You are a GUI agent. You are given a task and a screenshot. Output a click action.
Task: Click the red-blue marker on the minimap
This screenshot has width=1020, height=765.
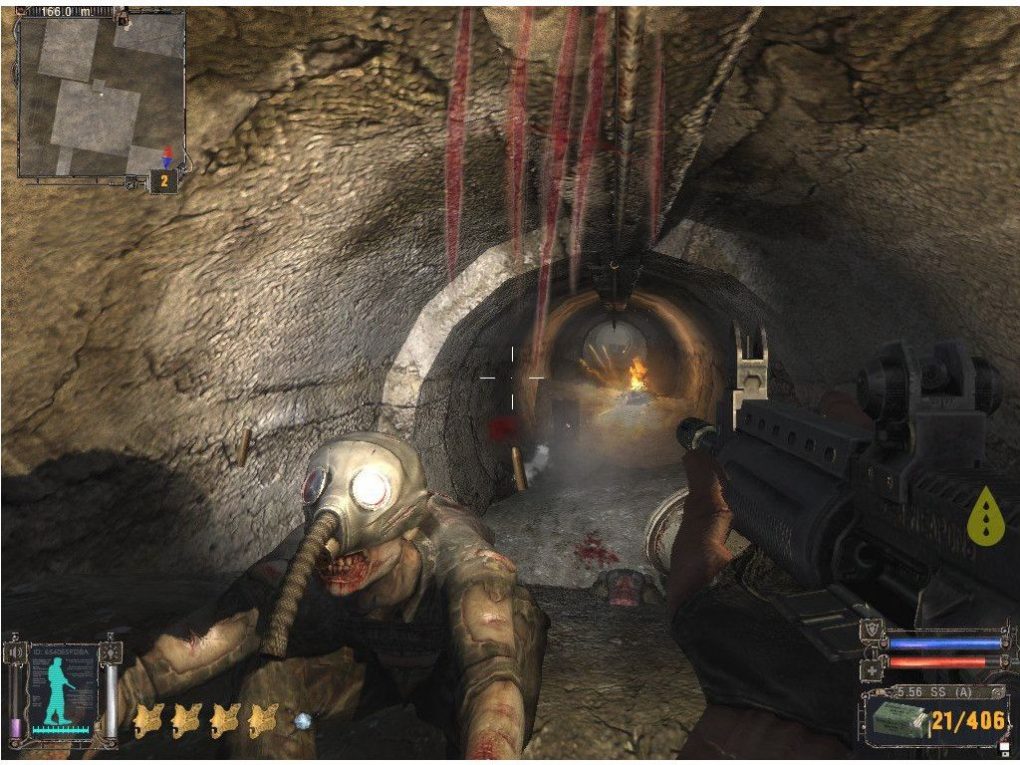[x=167, y=158]
